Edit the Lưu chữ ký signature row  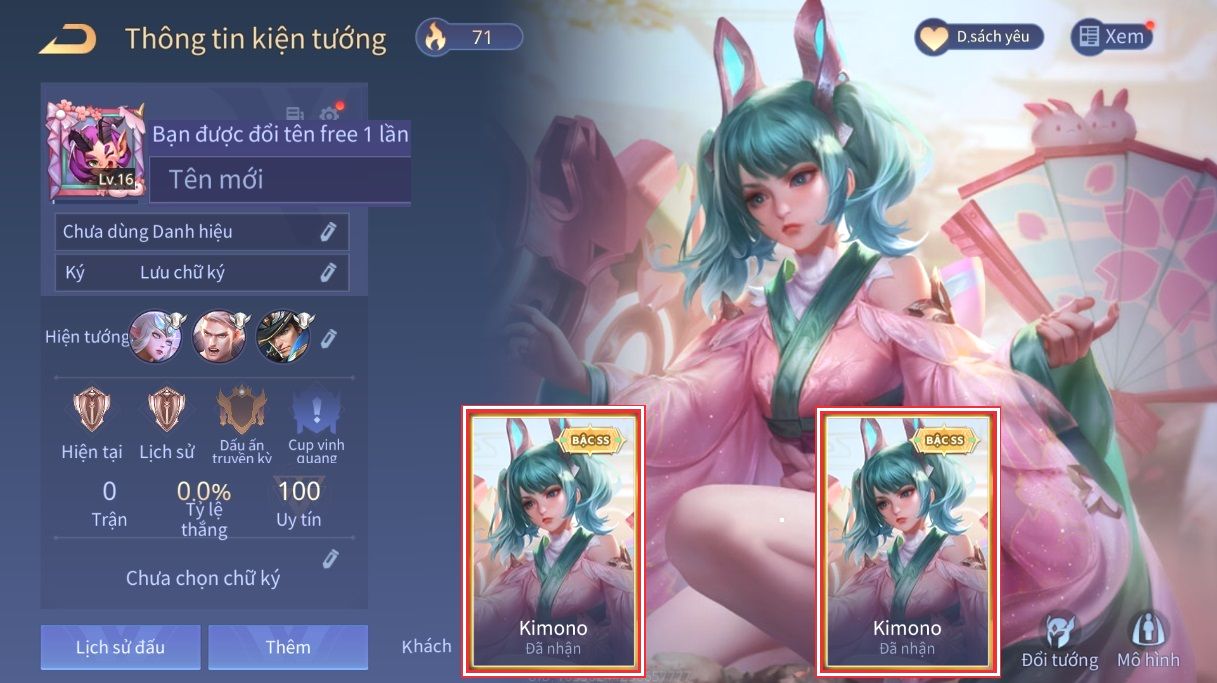click(328, 272)
